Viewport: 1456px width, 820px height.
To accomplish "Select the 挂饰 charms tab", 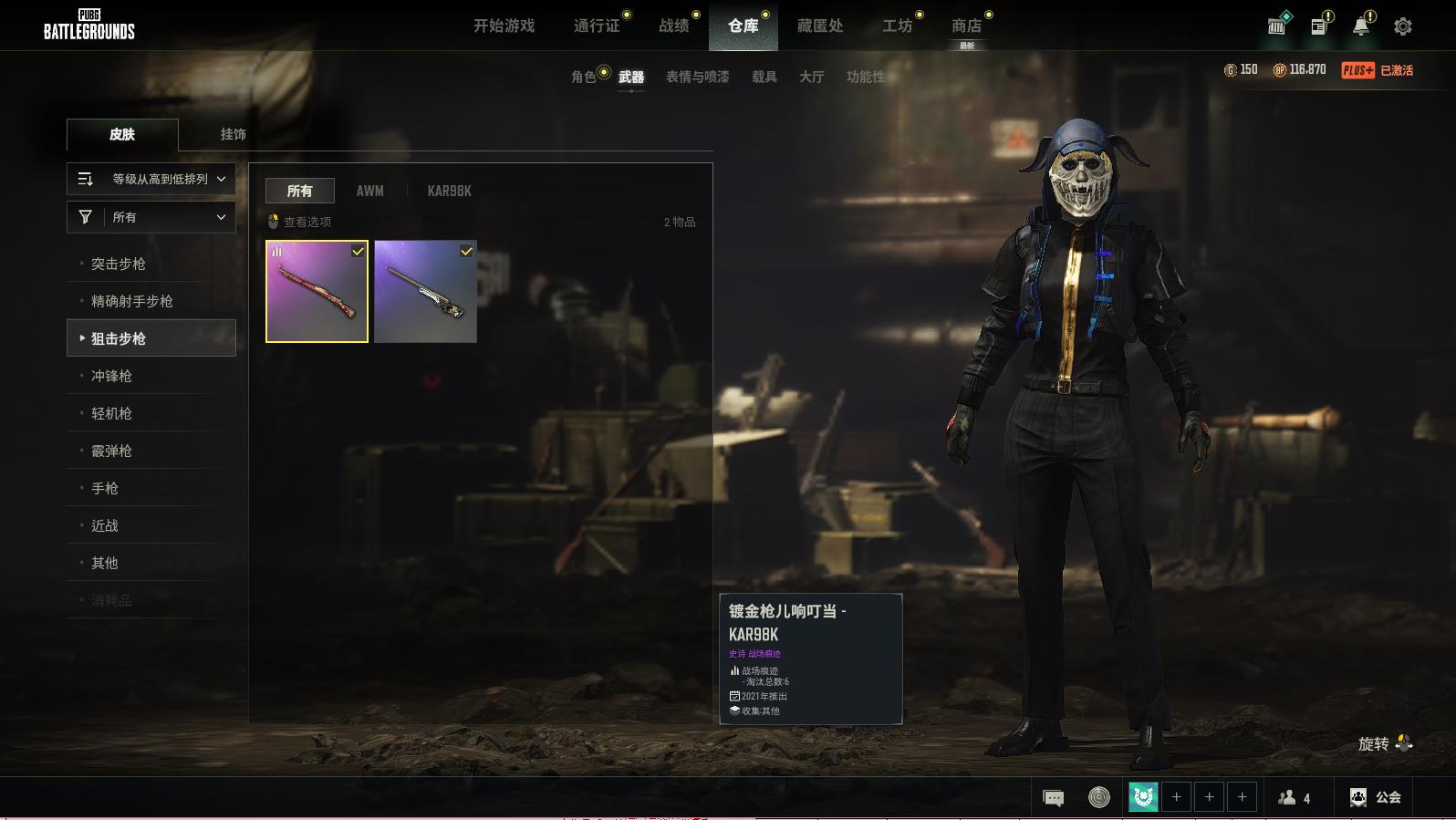I will [233, 134].
